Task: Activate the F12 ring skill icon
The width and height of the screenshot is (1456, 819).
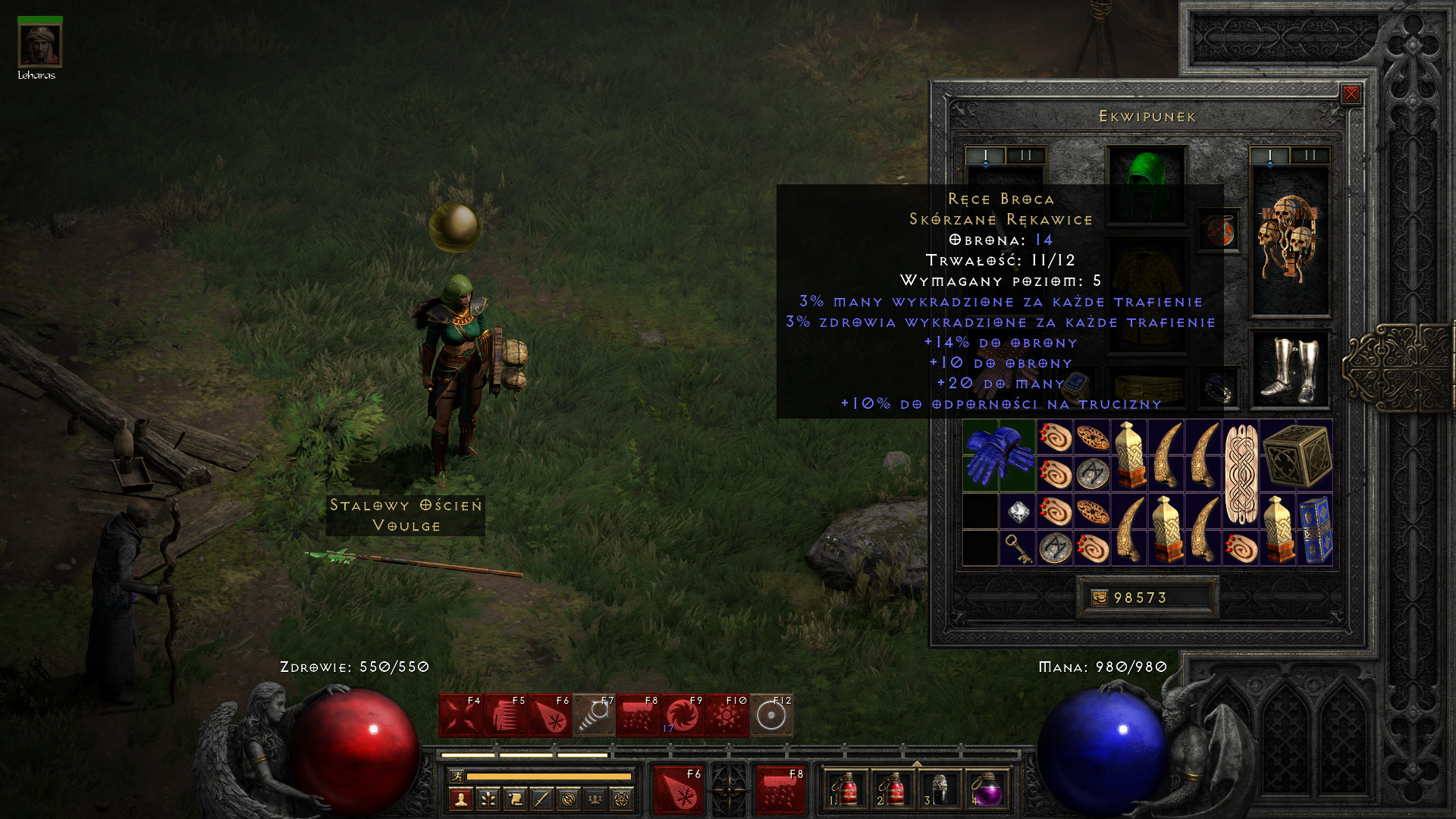Action: pyautogui.click(x=772, y=715)
